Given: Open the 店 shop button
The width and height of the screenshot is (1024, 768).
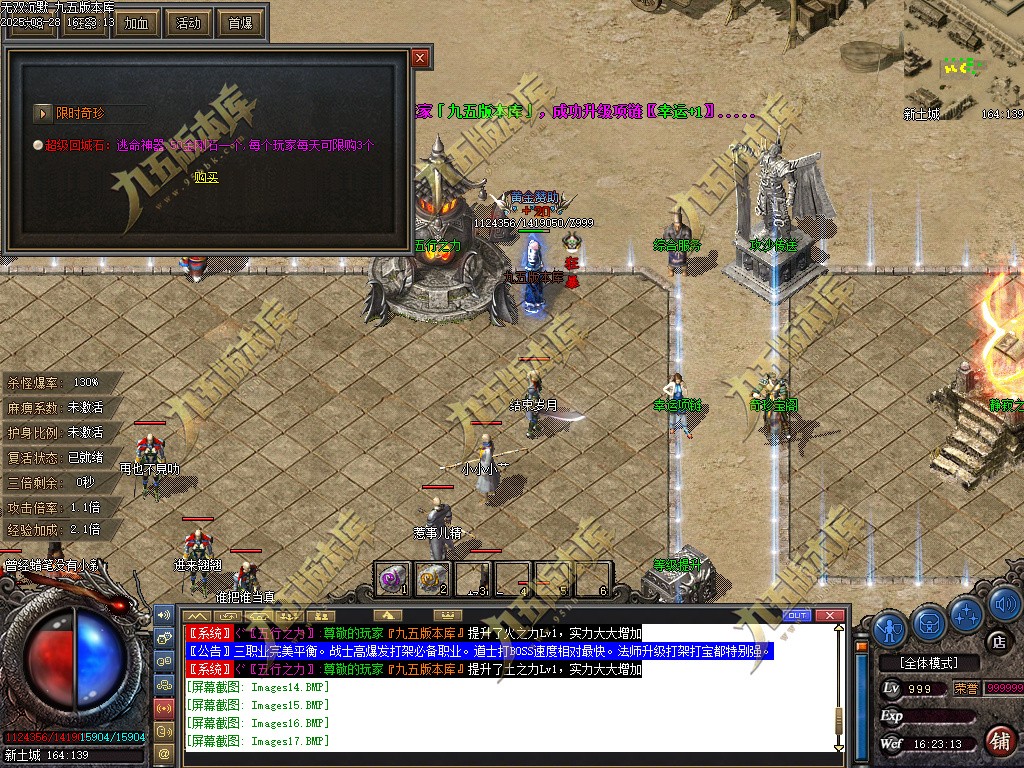Looking at the screenshot, I should [x=997, y=640].
